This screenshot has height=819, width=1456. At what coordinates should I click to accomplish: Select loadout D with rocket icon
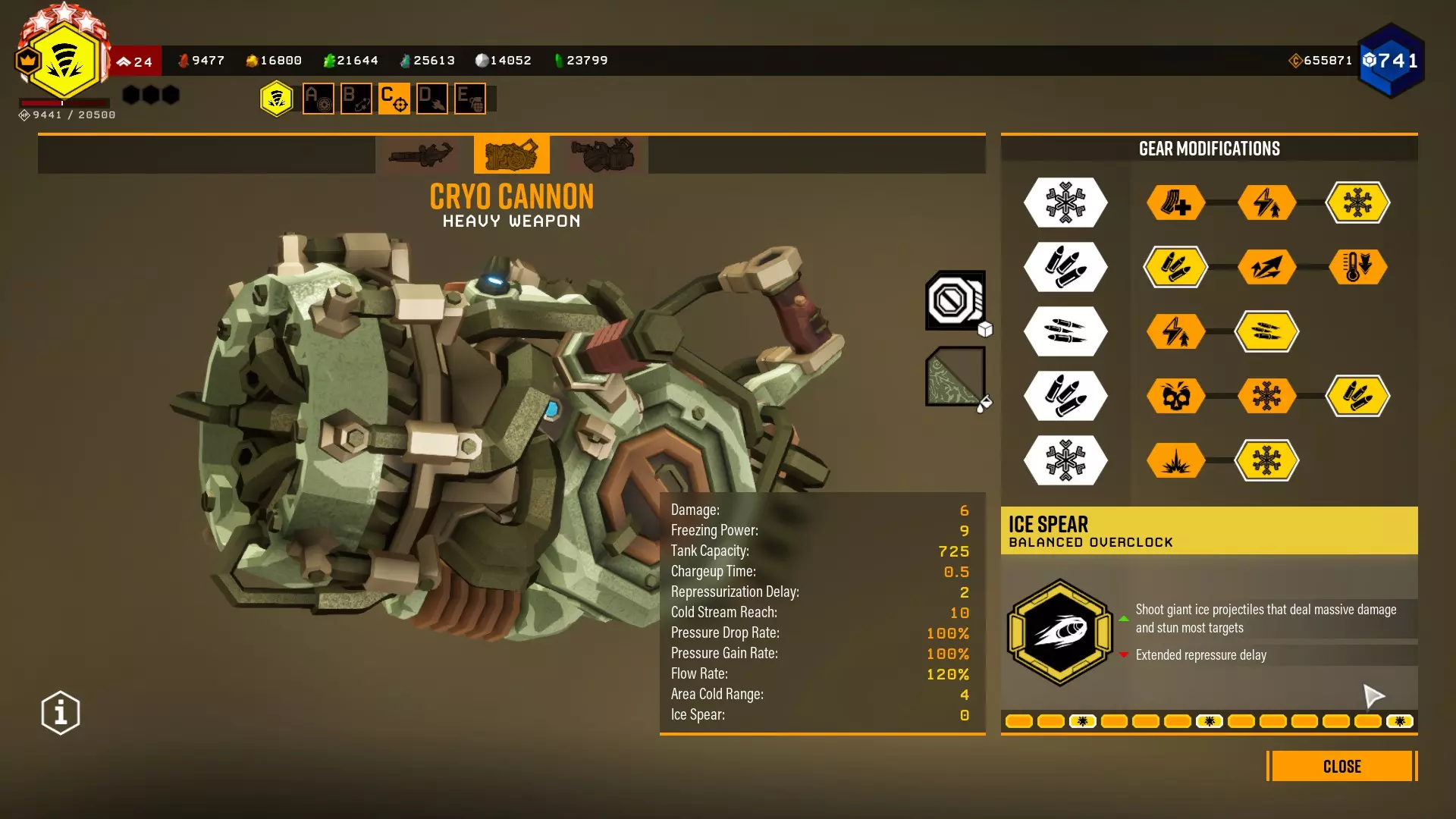coord(432,99)
